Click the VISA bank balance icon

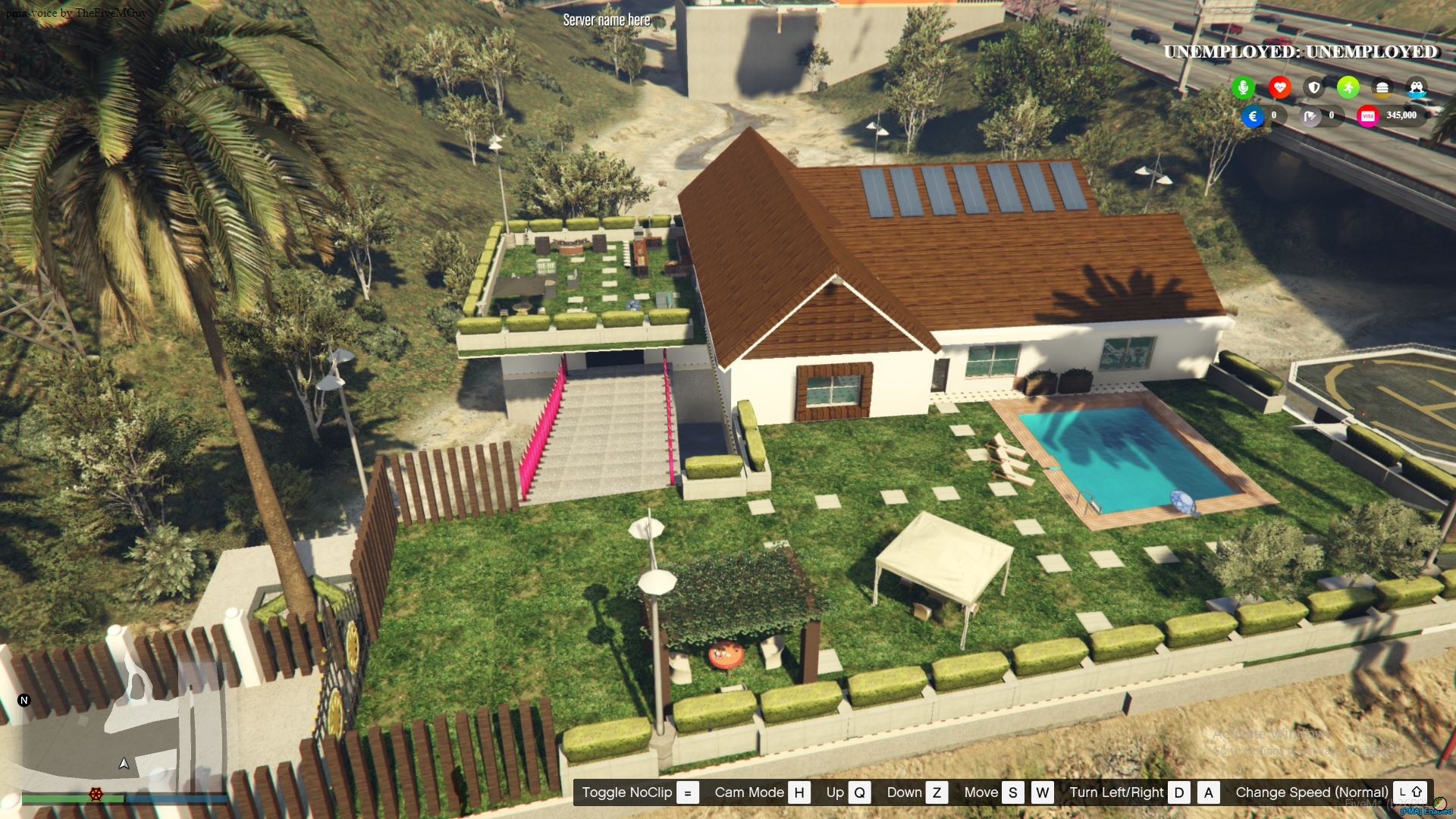1368,117
